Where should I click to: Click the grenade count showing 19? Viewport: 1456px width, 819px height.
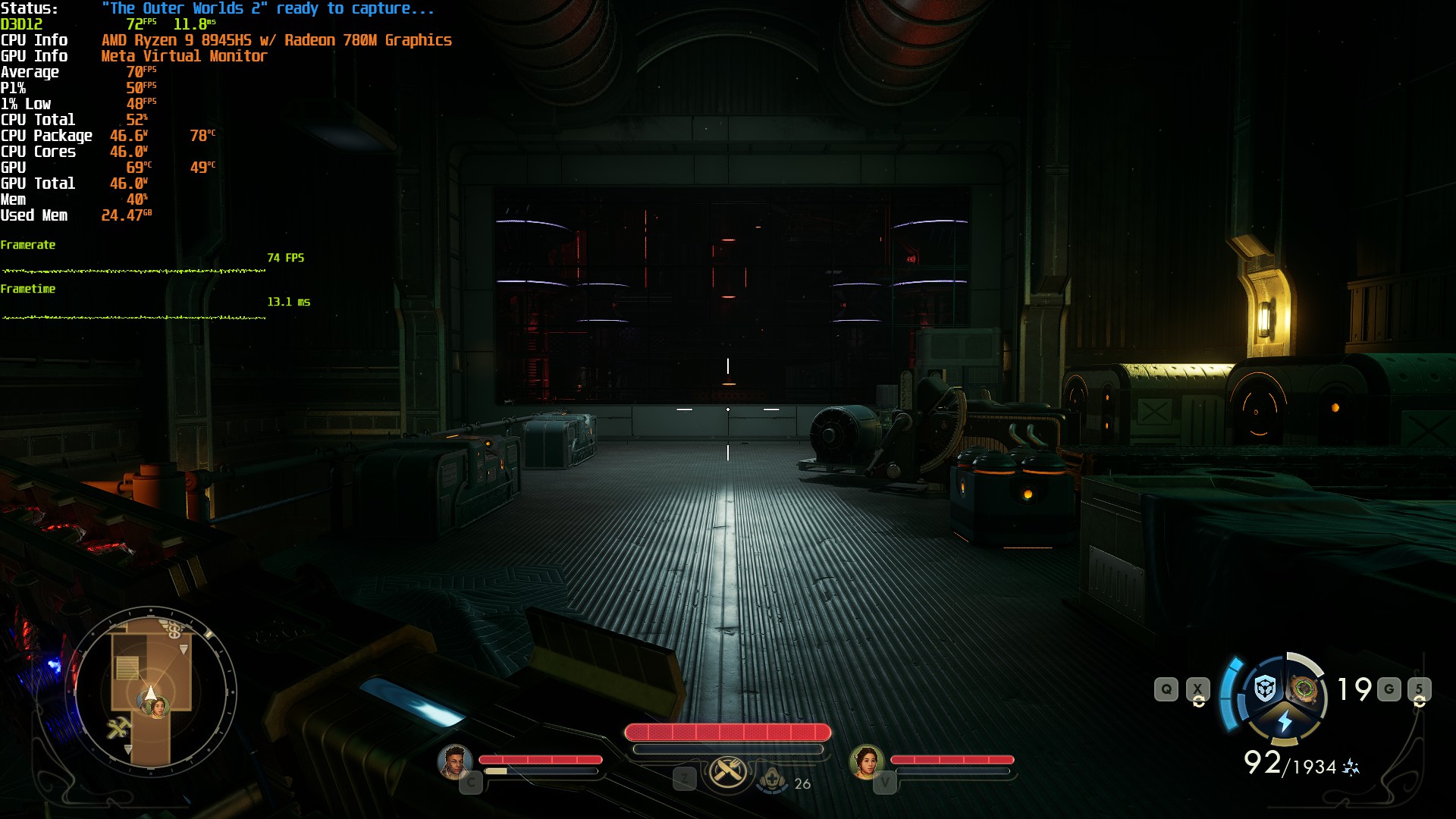(x=1352, y=689)
